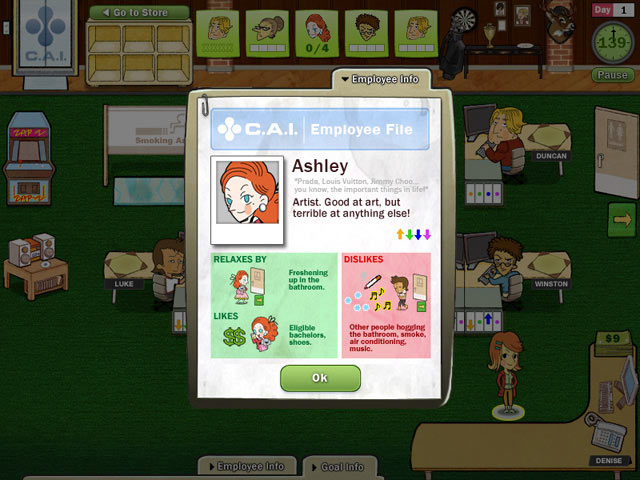The width and height of the screenshot is (640, 480).
Task: Open the Go to Store button
Action: [x=139, y=13]
